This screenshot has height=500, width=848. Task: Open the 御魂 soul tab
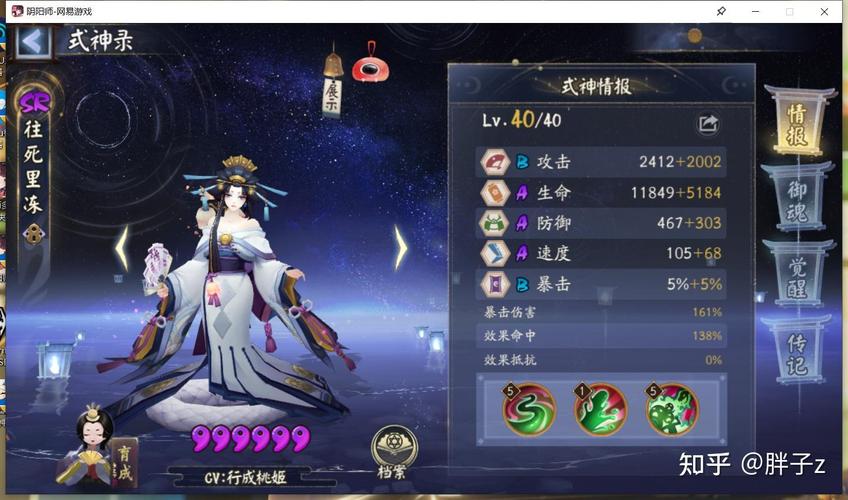pyautogui.click(x=797, y=201)
